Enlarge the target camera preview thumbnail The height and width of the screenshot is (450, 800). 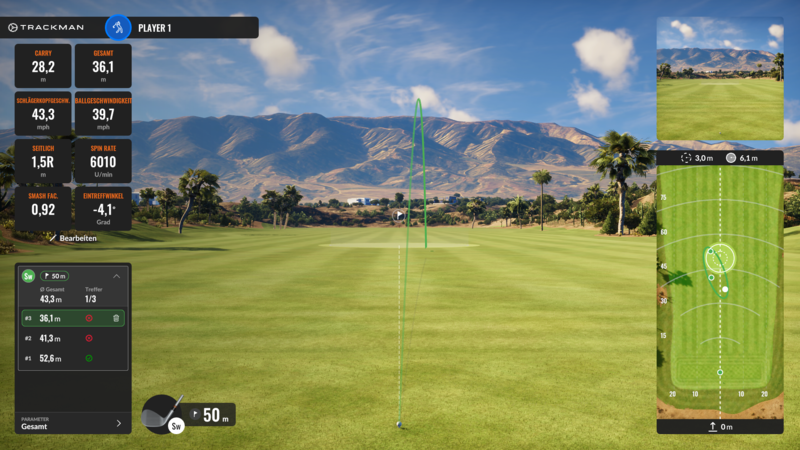[719, 78]
